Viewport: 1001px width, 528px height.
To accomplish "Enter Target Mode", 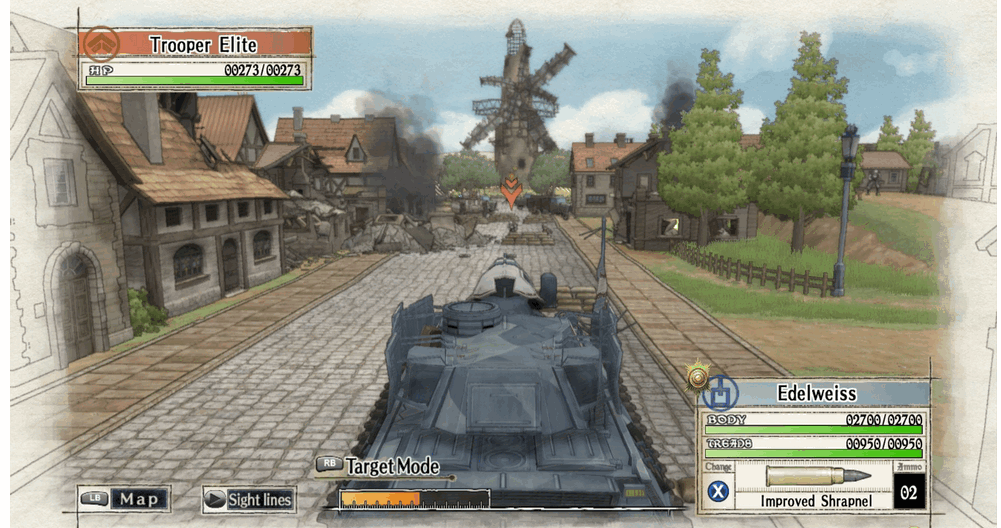I will point(379,466).
